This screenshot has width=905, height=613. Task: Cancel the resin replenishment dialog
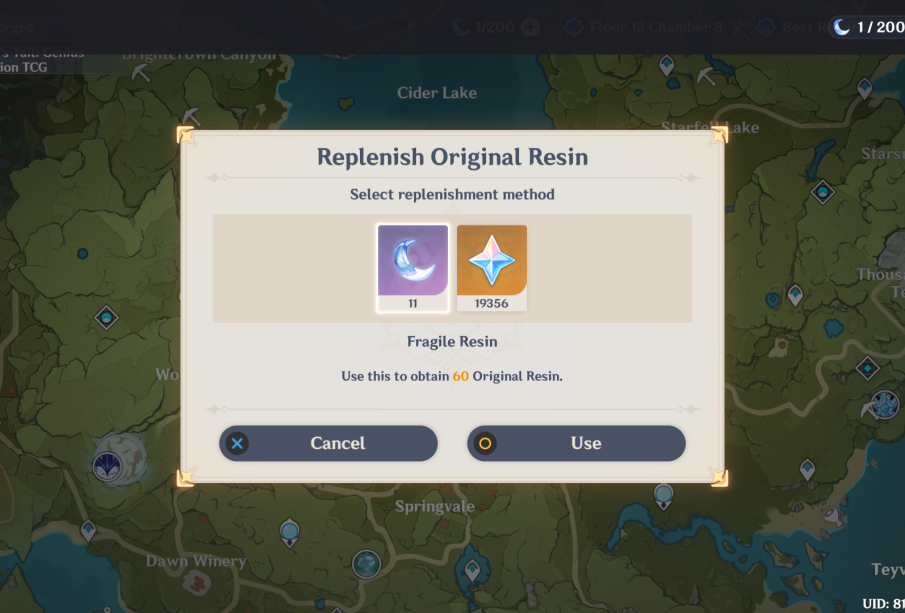328,443
